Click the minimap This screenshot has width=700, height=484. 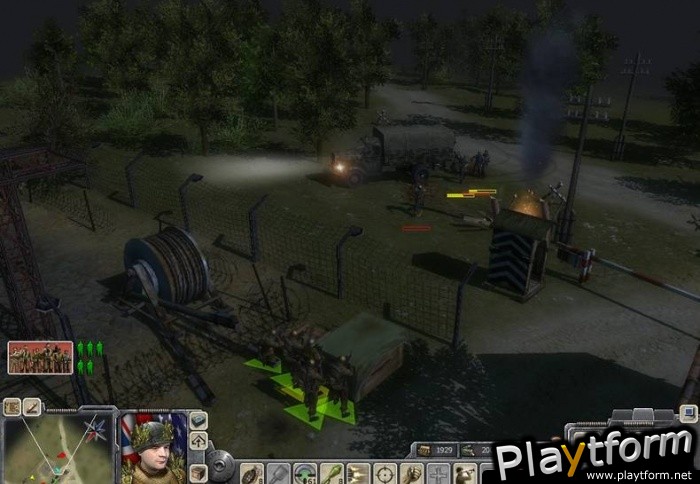pos(59,449)
